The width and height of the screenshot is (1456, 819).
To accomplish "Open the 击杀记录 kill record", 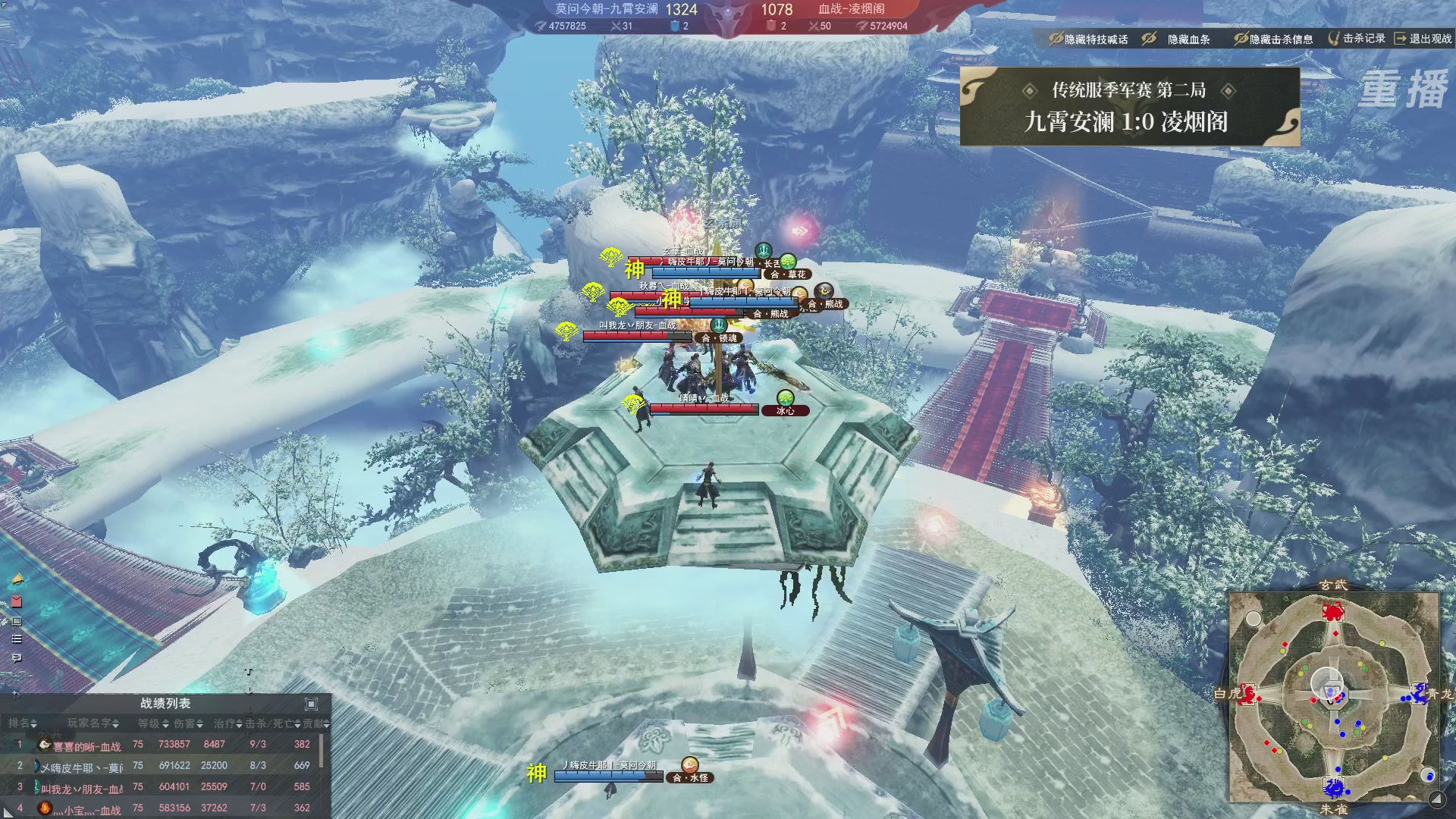I will pos(1357,38).
